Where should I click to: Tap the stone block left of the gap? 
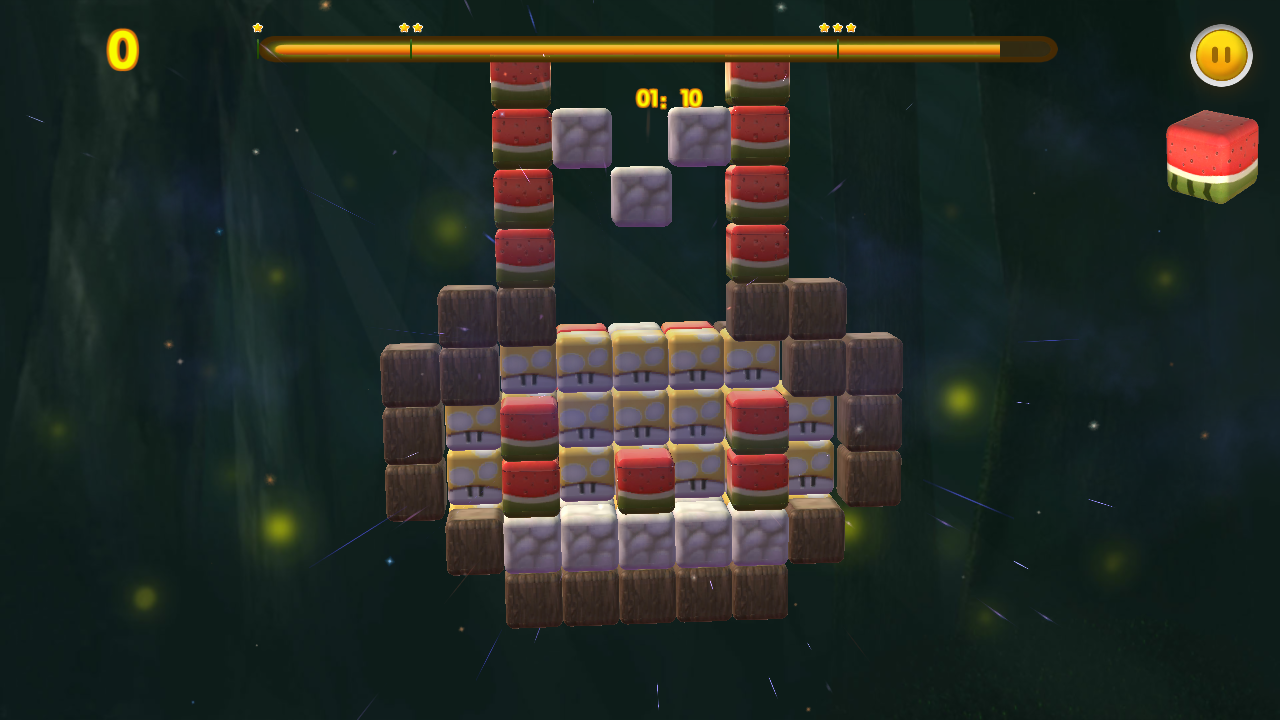tap(585, 138)
